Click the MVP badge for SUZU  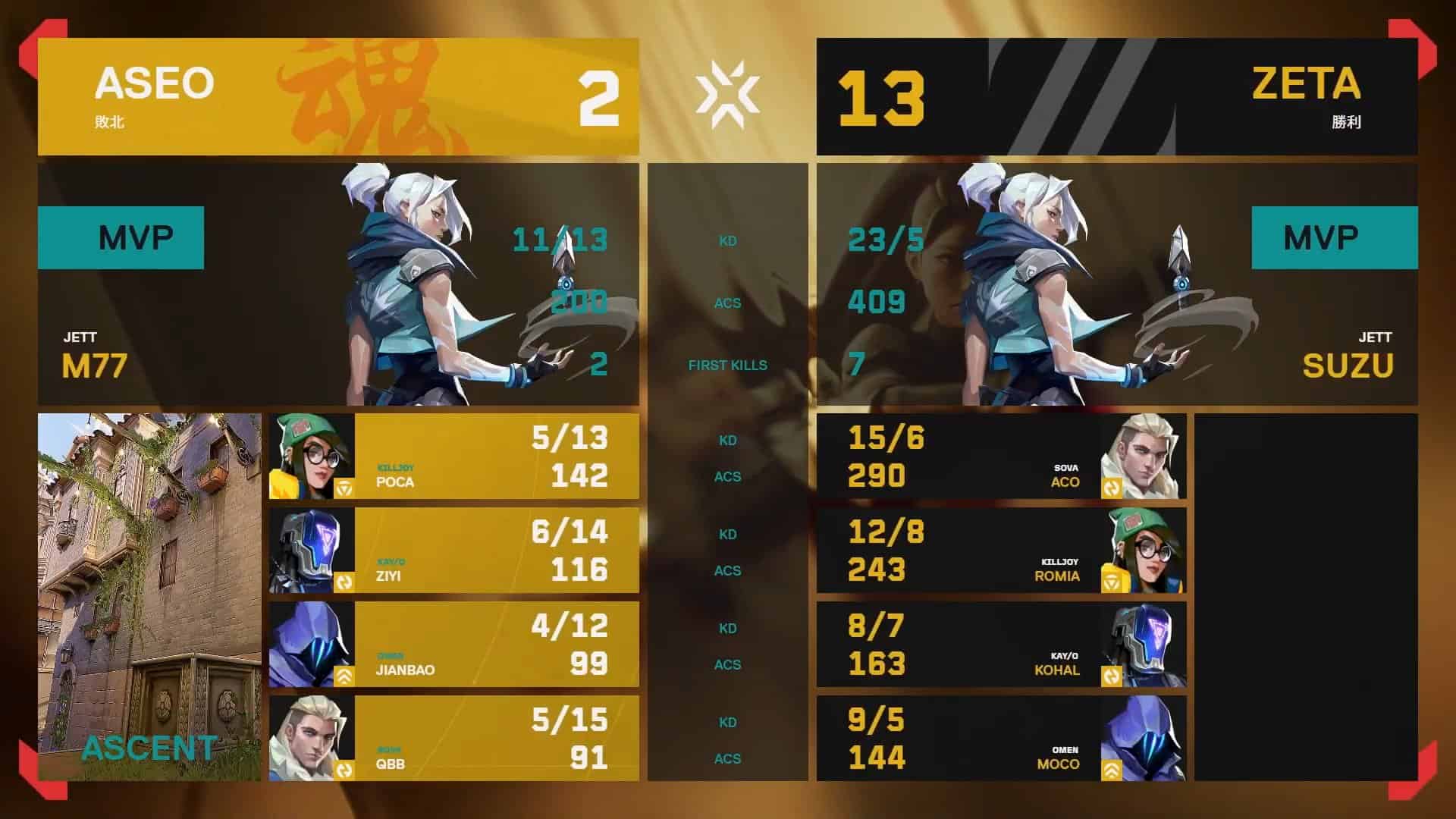[1335, 237]
